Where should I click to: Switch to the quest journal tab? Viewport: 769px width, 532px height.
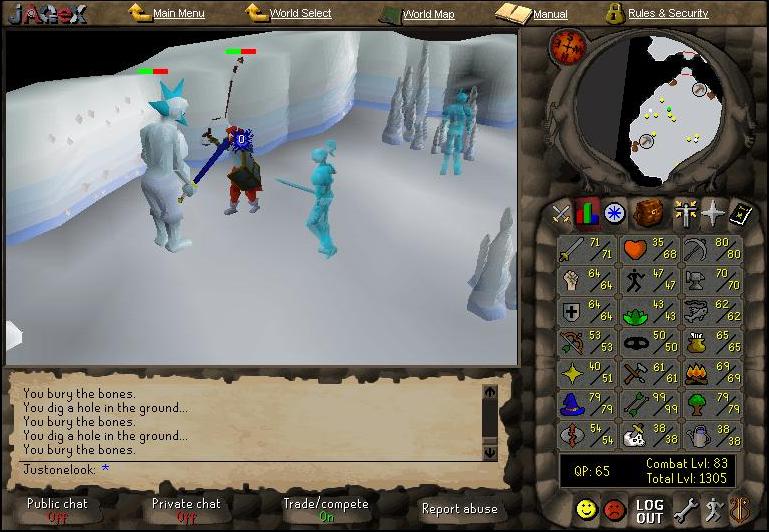(x=614, y=213)
